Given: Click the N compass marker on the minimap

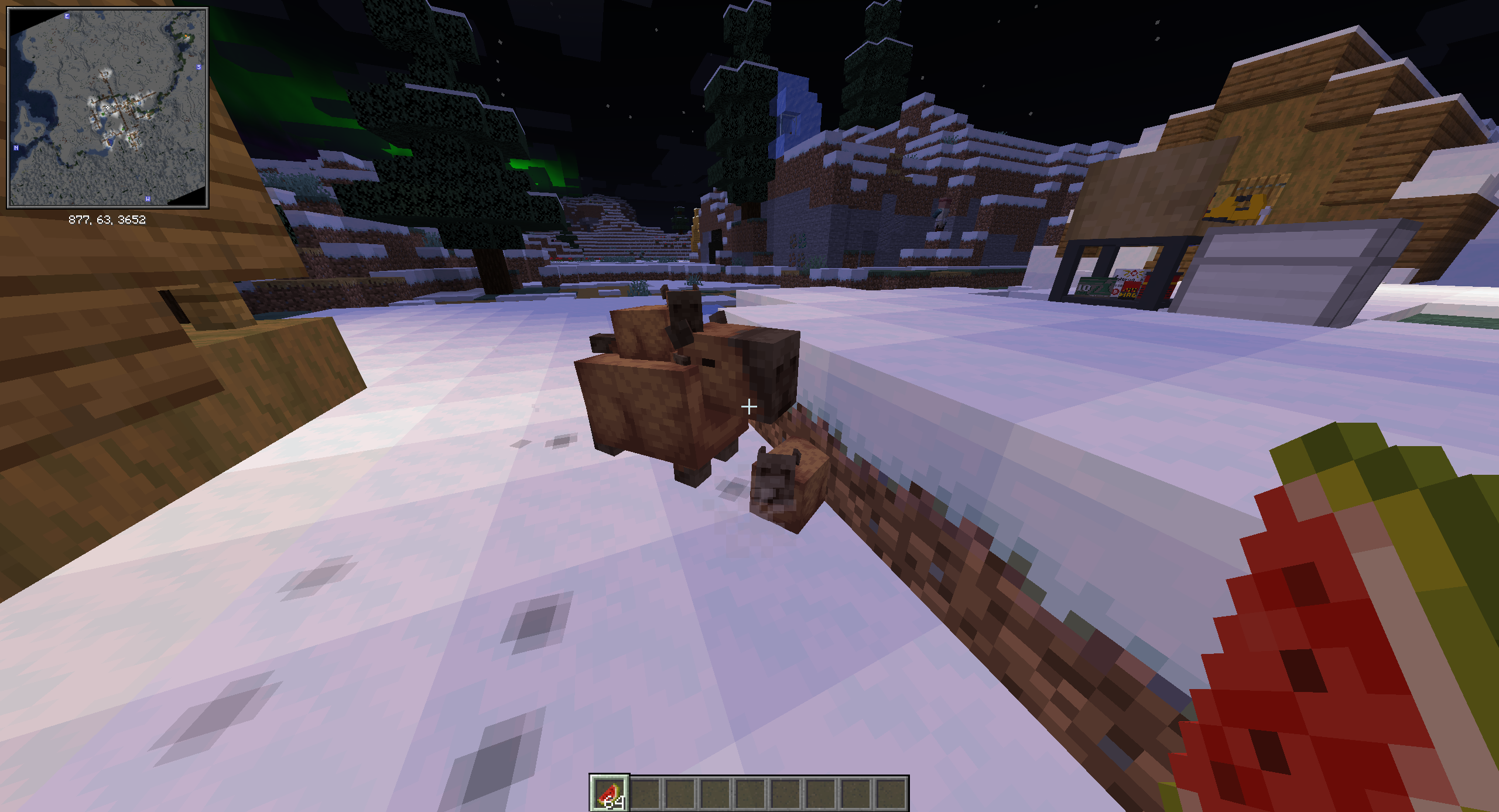Looking at the screenshot, I should [16, 148].
